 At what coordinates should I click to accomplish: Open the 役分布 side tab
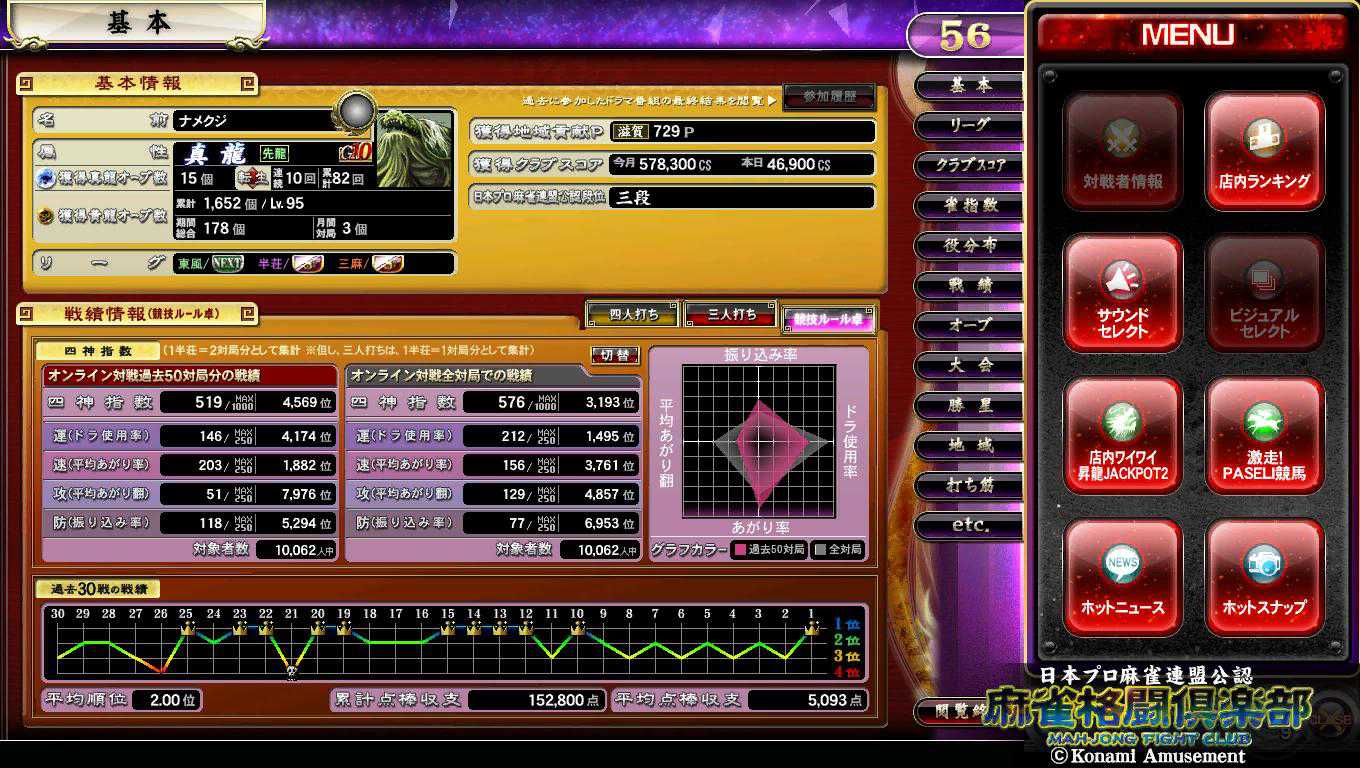point(968,245)
